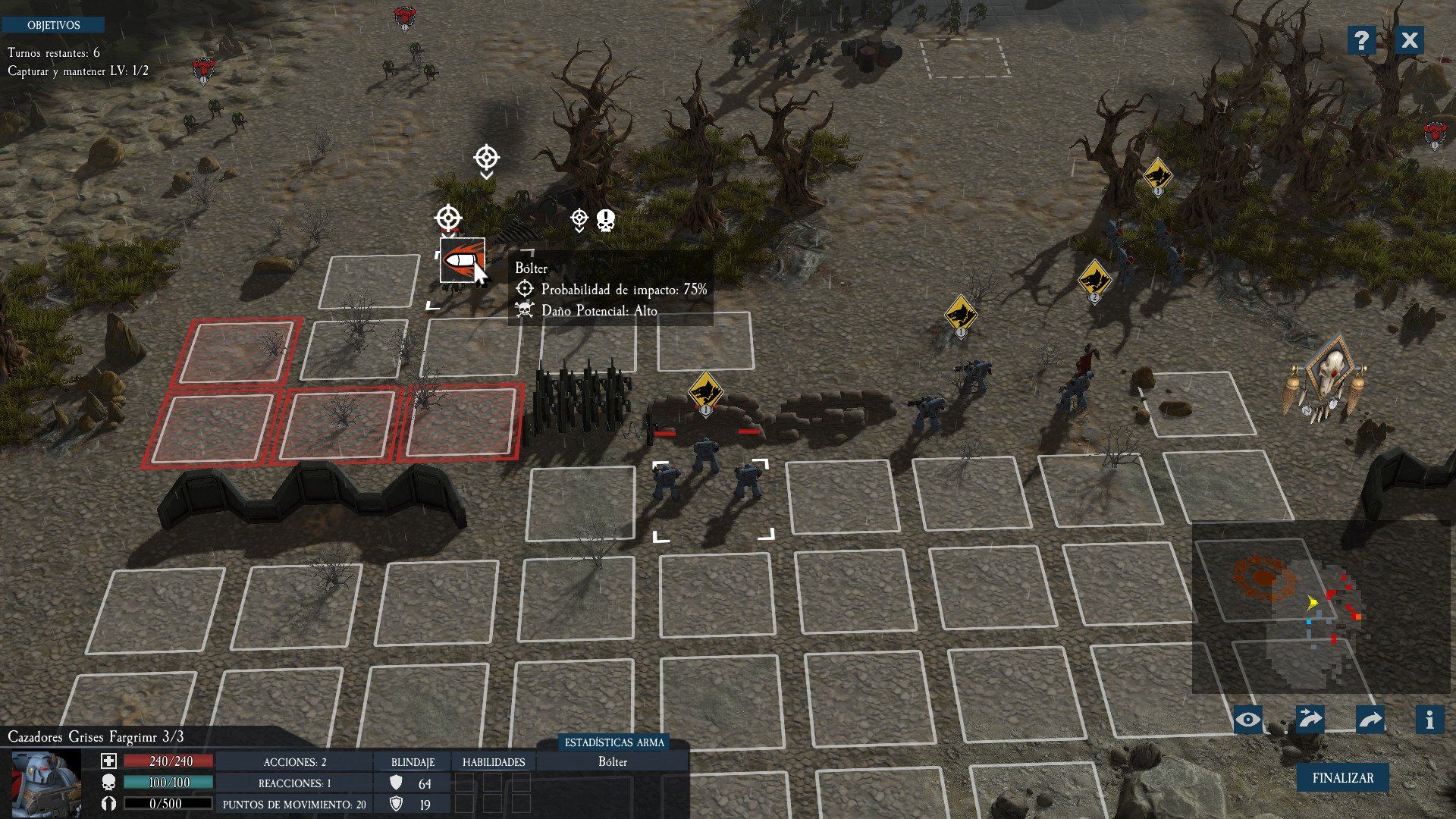Click the red 240/240 health bar
This screenshot has width=1456, height=819.
168,761
